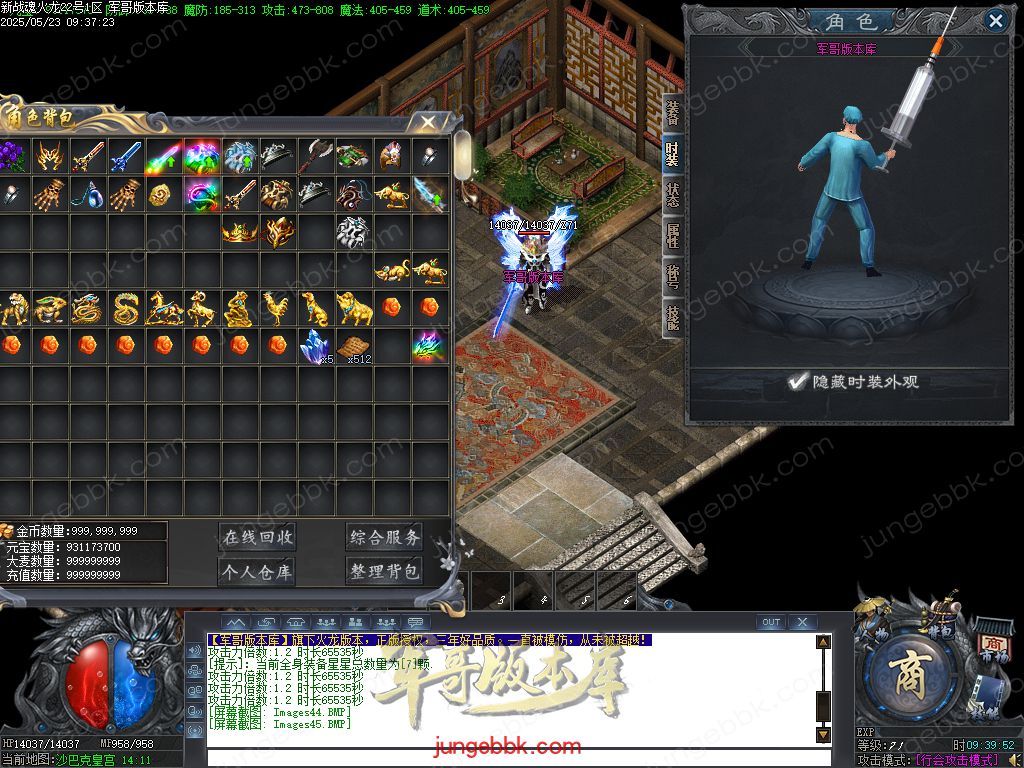
Task: Select the scroll stack x512
Action: [x=353, y=347]
